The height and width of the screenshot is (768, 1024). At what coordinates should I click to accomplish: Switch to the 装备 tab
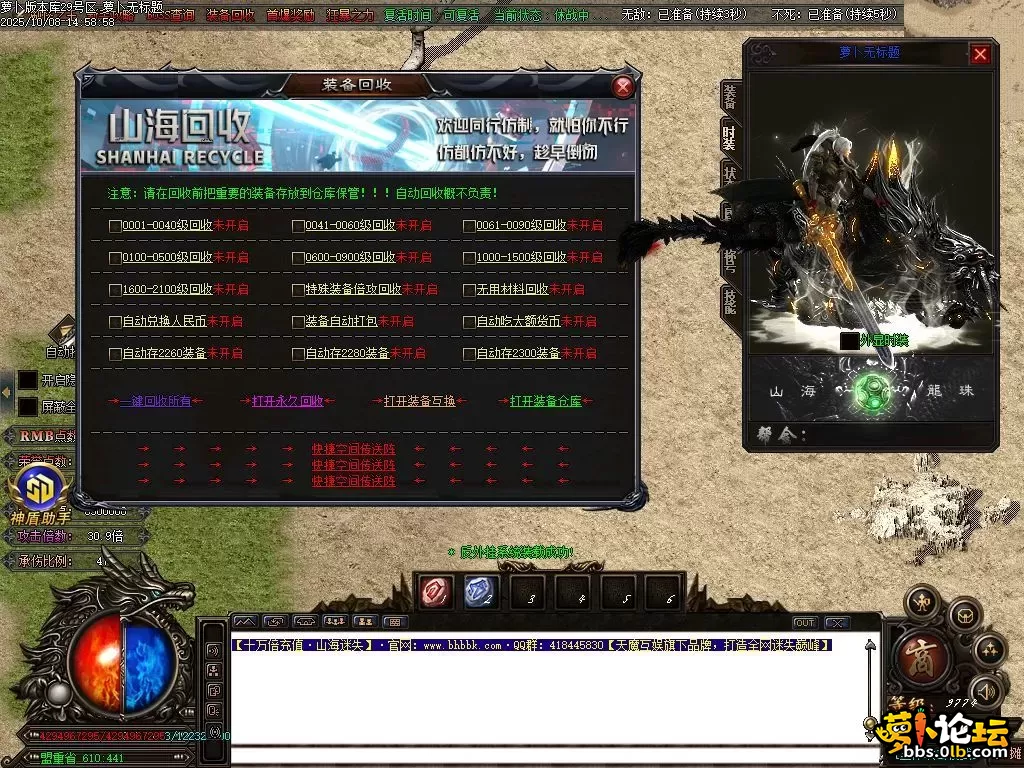coord(730,96)
